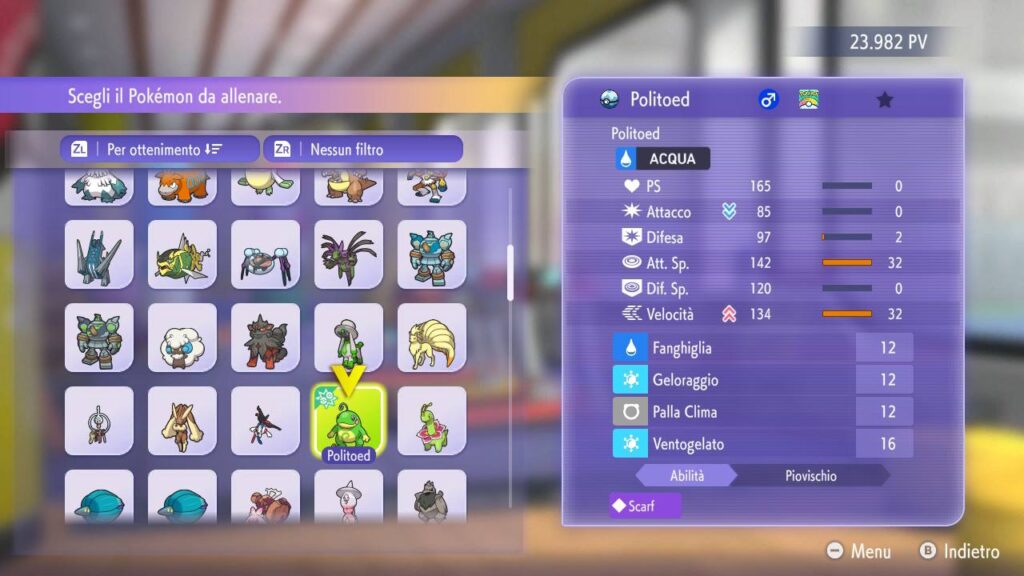This screenshot has width=1024, height=576.
Task: Pick the Zoroark tile
Action: 265,338
